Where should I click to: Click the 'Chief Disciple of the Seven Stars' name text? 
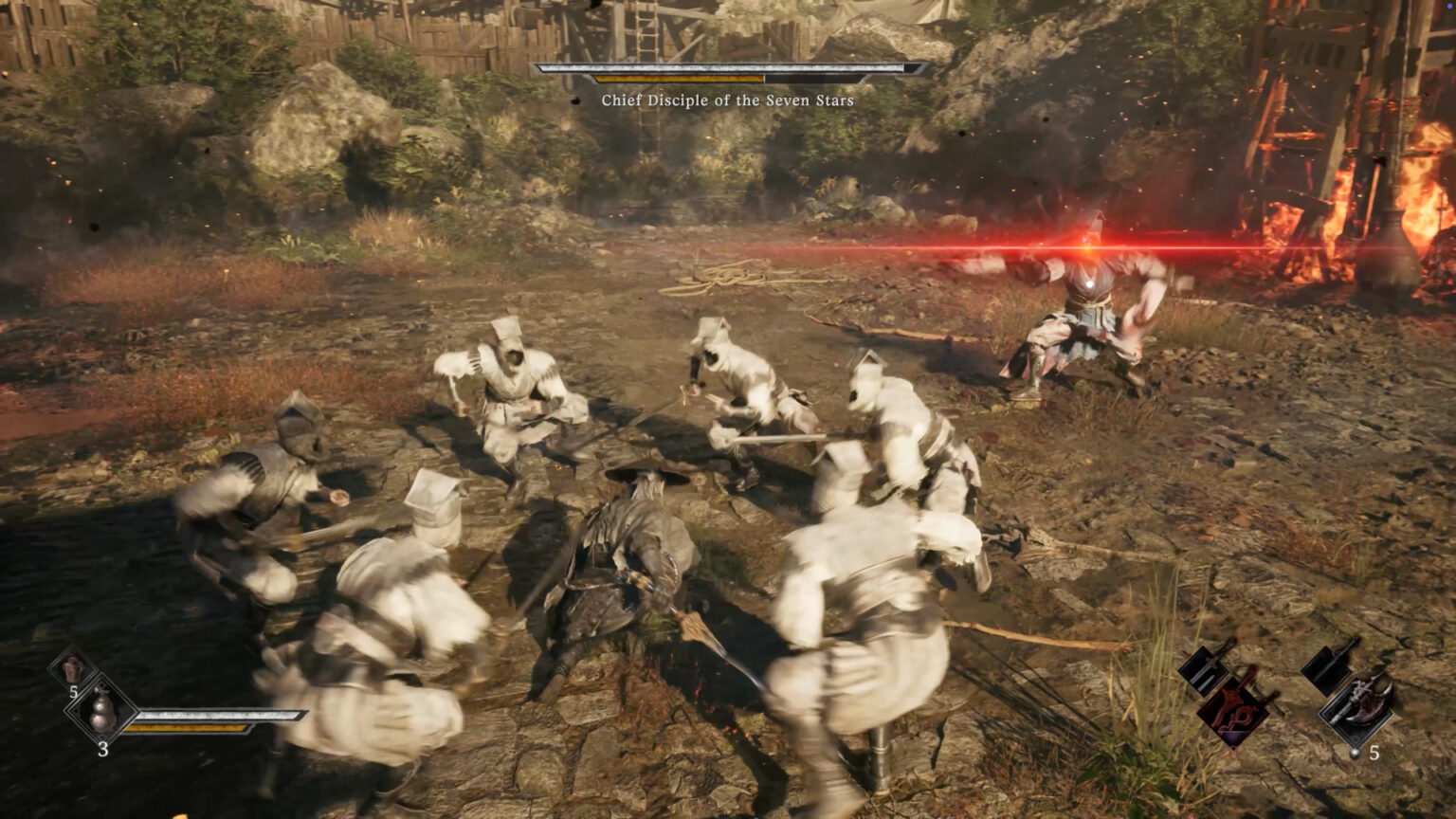pyautogui.click(x=728, y=99)
